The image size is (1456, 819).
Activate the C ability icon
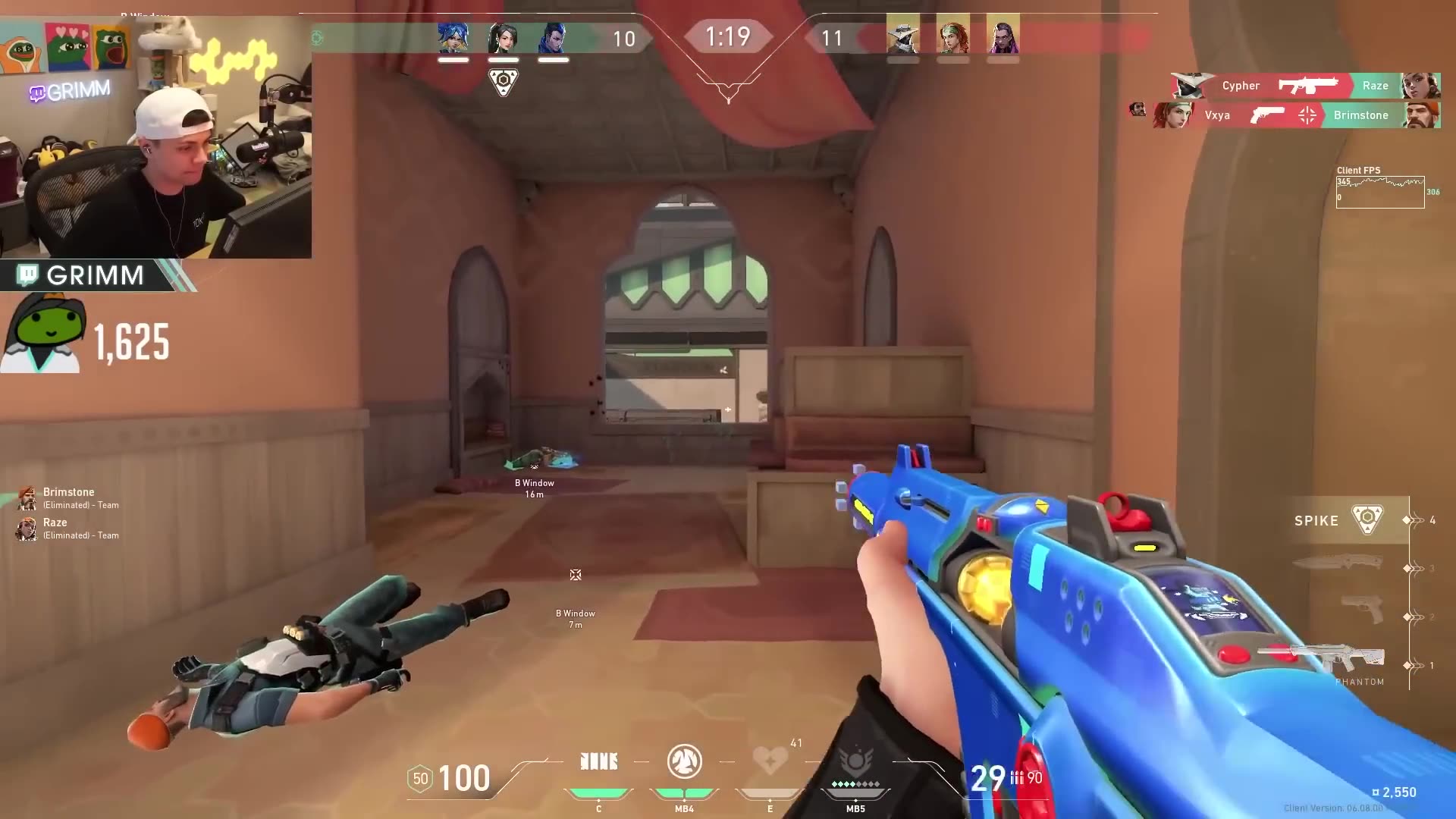(598, 761)
